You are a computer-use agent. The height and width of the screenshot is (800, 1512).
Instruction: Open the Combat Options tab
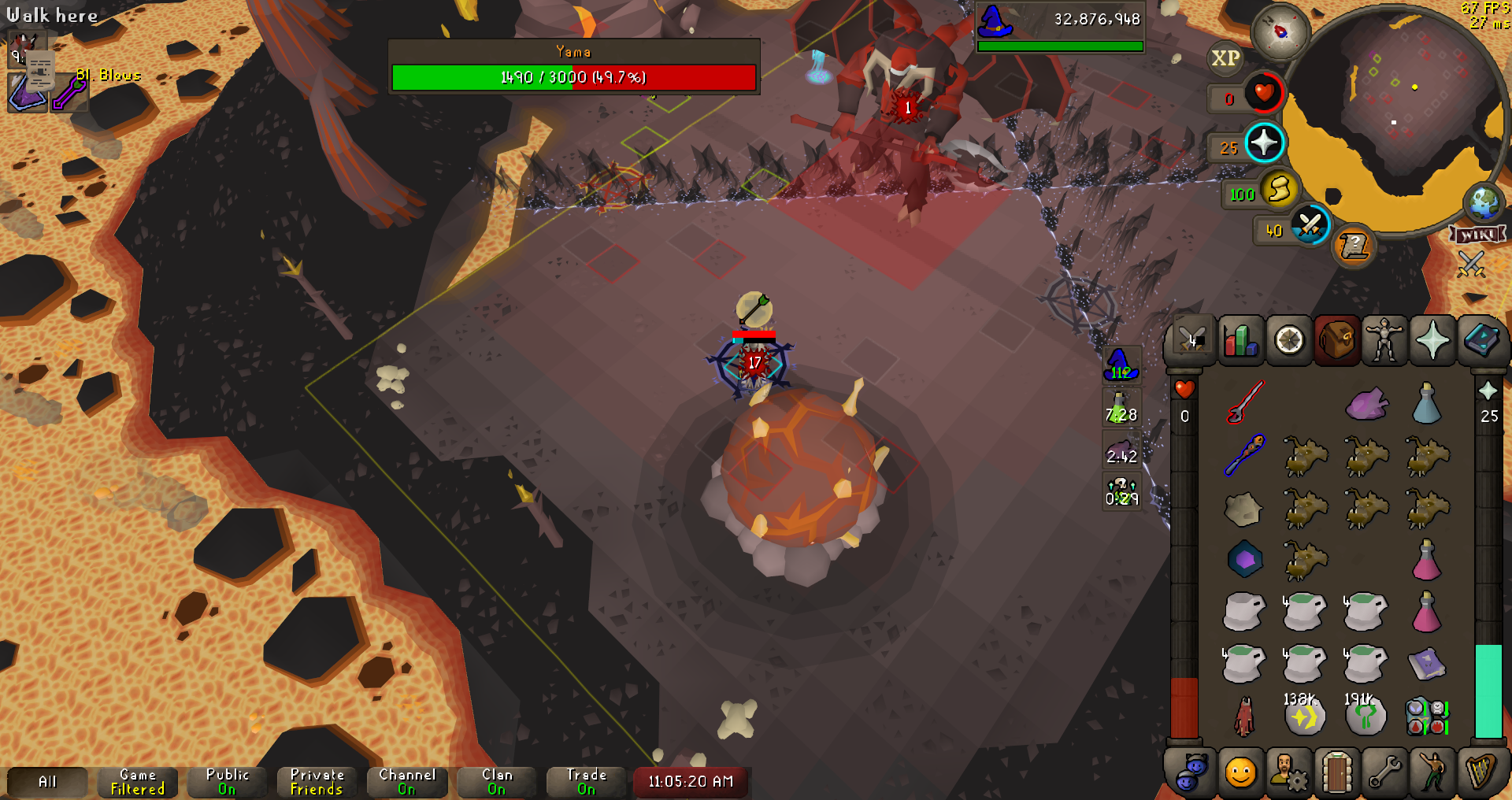[1192, 341]
